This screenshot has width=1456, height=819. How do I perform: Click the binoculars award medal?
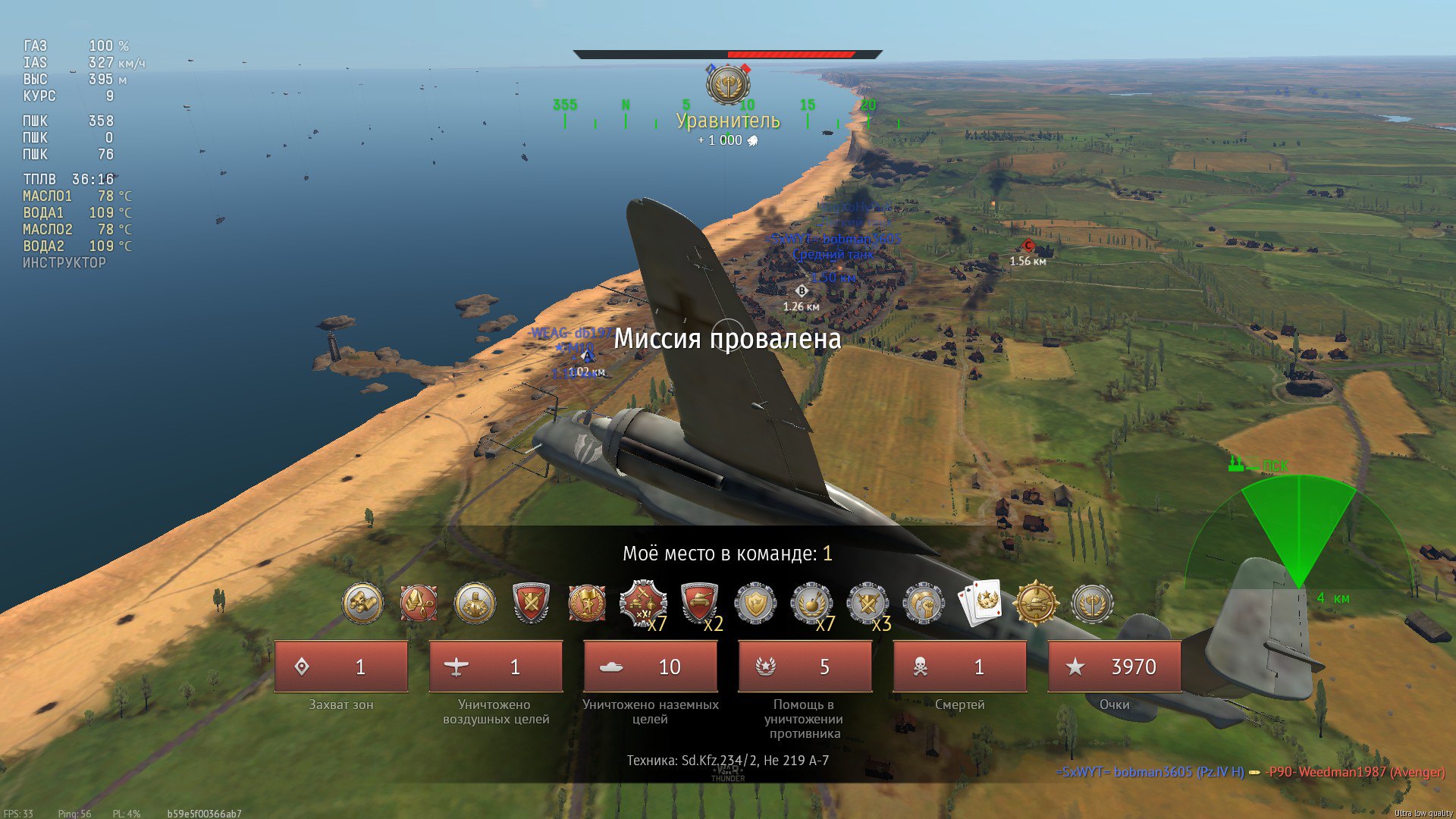coord(362,604)
